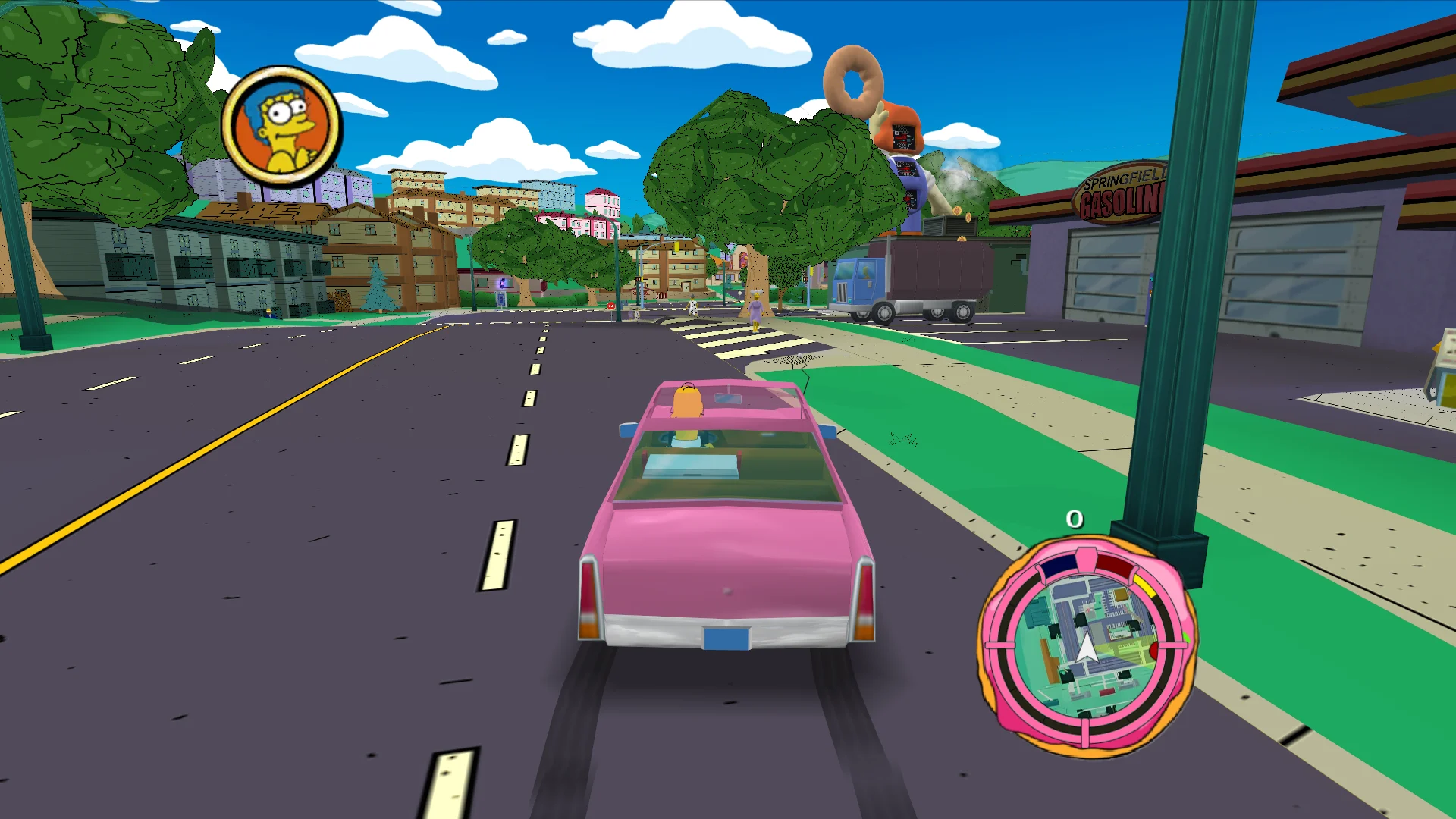The image size is (1456, 819).
Task: Click the Marge portrait mission icon
Action: click(x=282, y=126)
